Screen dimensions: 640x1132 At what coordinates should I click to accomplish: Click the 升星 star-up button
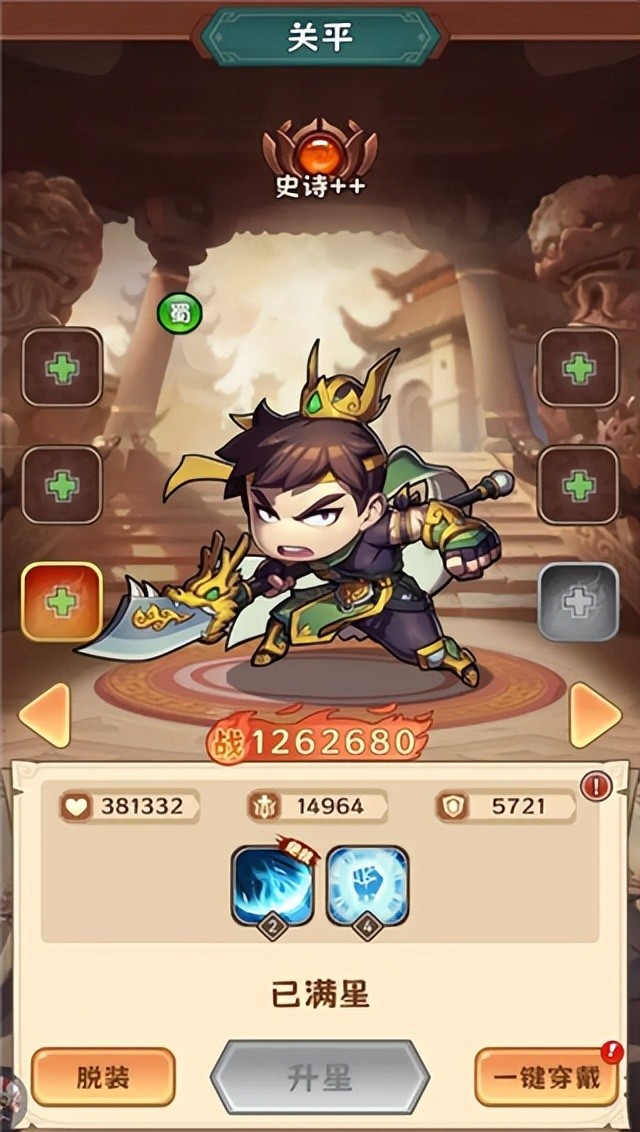coord(319,1077)
